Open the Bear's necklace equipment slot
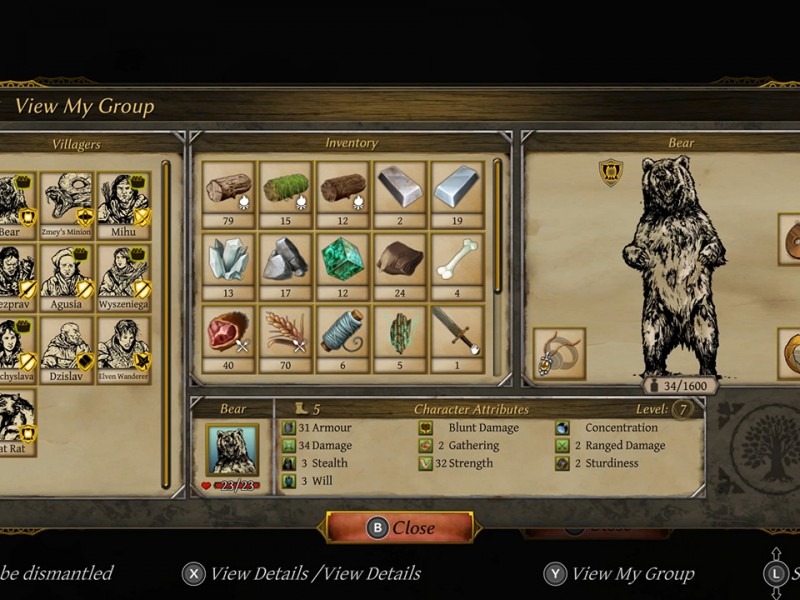 (559, 353)
